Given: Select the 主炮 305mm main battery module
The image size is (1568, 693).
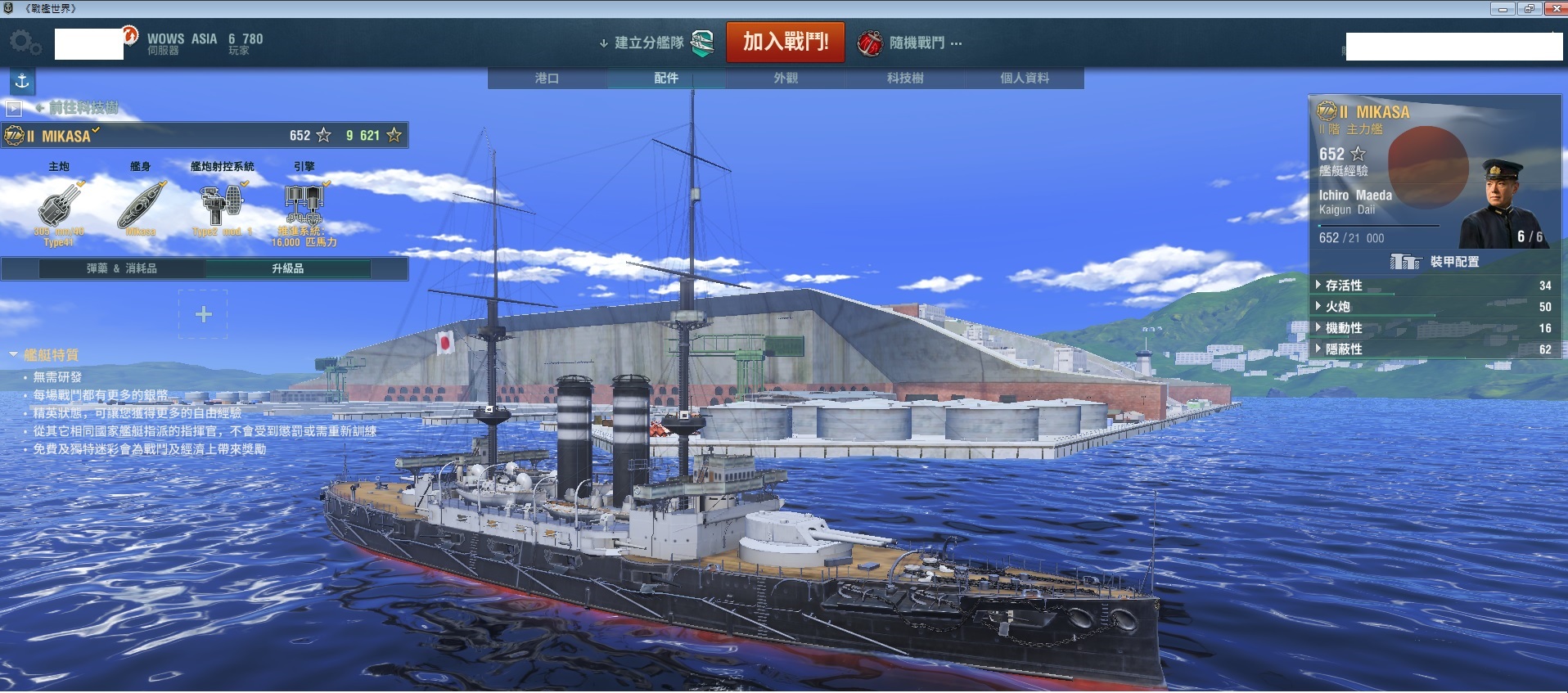Looking at the screenshot, I should tap(59, 205).
